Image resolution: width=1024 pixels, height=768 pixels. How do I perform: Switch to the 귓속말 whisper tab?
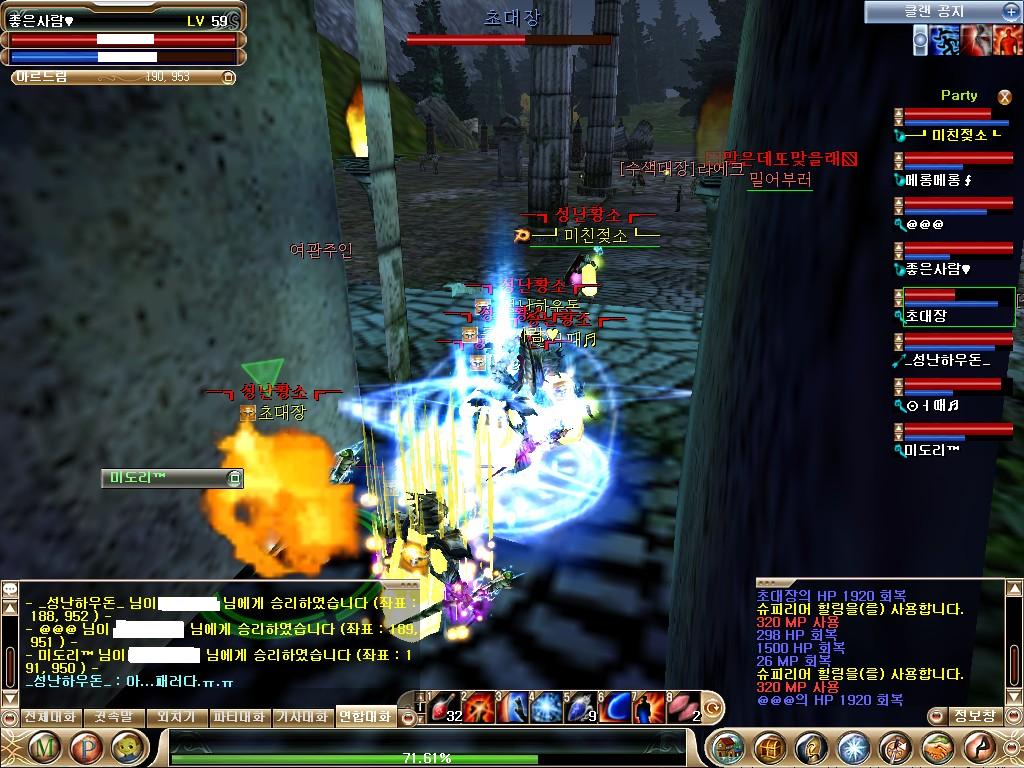(113, 717)
